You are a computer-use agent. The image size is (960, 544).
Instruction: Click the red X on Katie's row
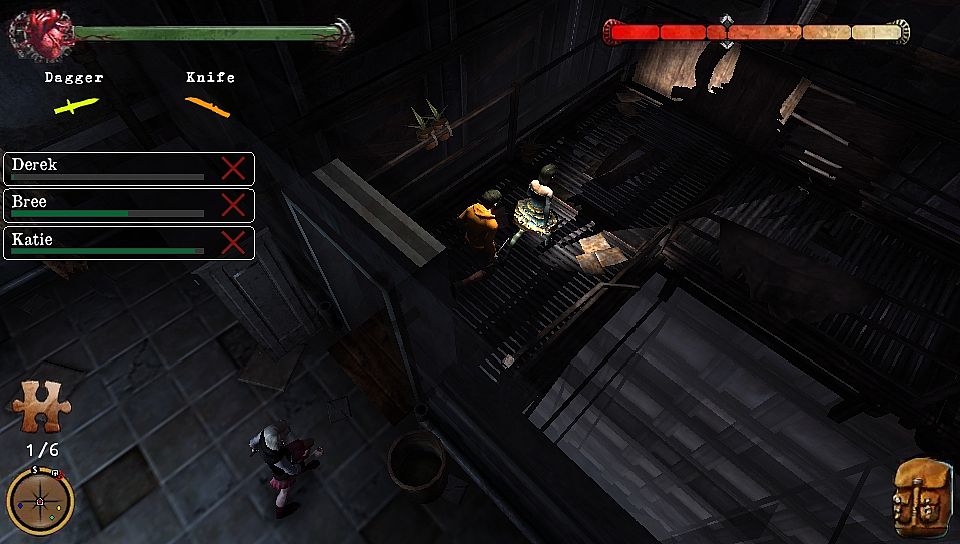coord(233,243)
